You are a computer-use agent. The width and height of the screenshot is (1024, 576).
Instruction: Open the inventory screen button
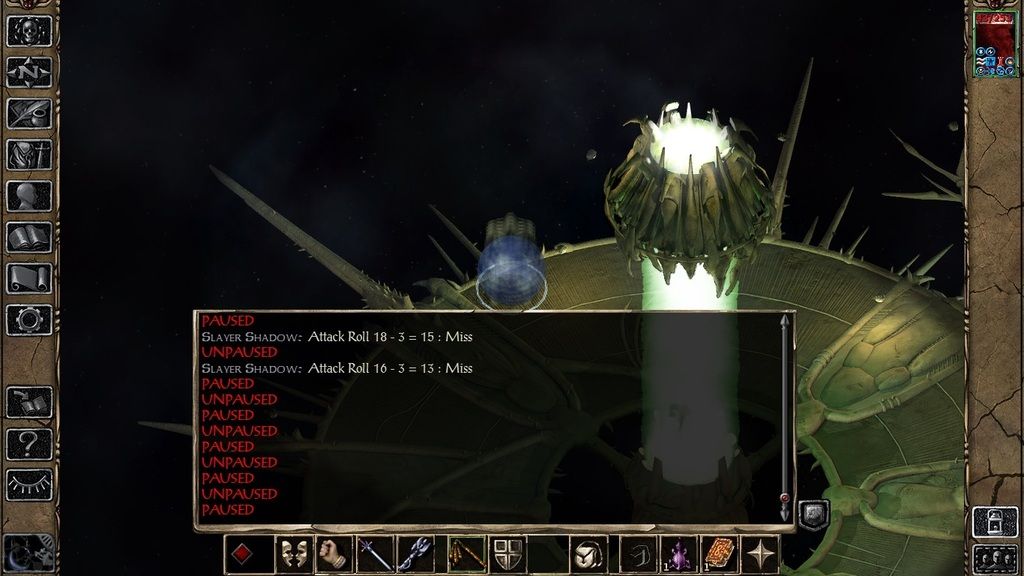point(29,155)
